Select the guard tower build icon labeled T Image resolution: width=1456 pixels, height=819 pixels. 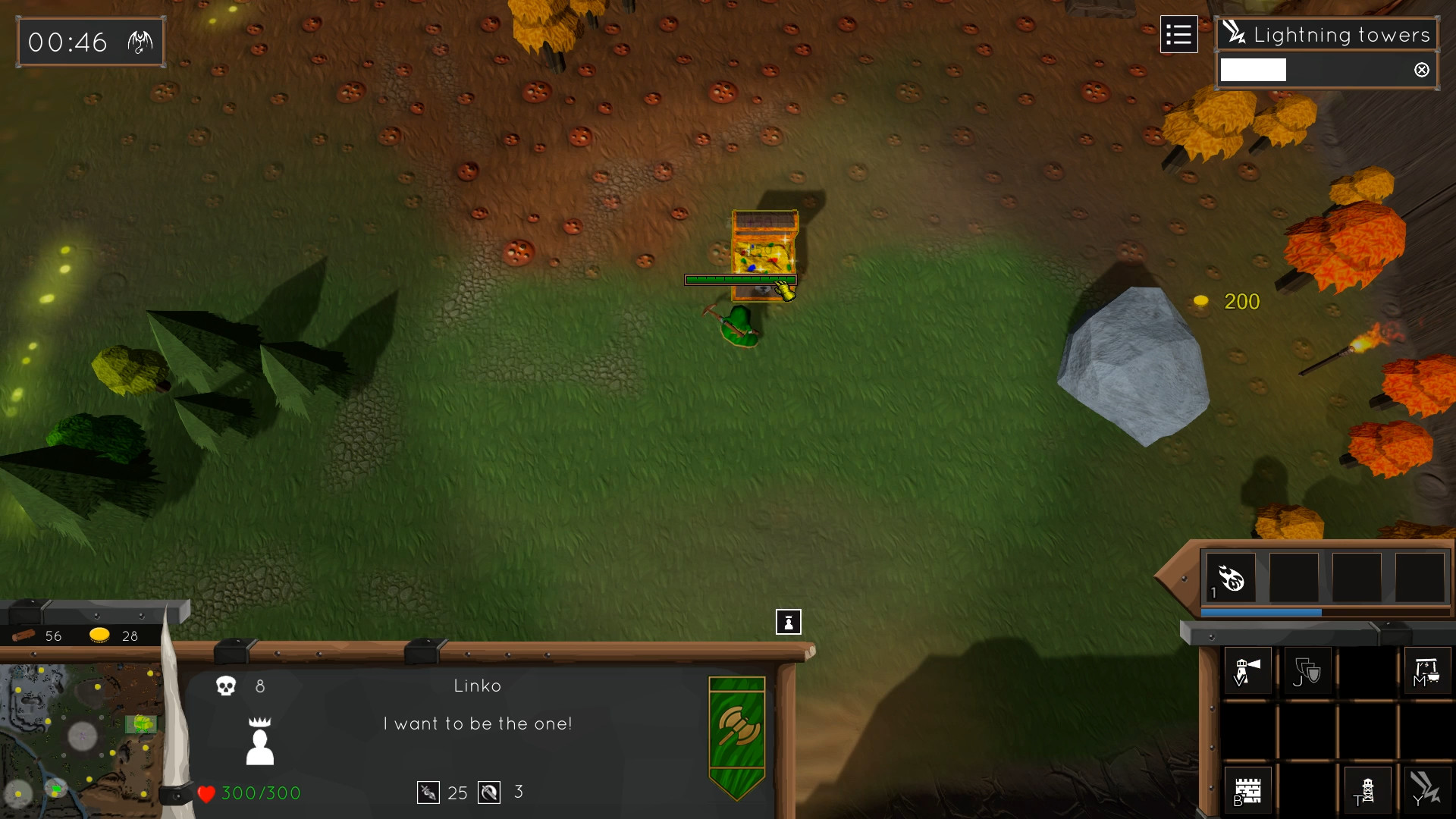point(1367,789)
